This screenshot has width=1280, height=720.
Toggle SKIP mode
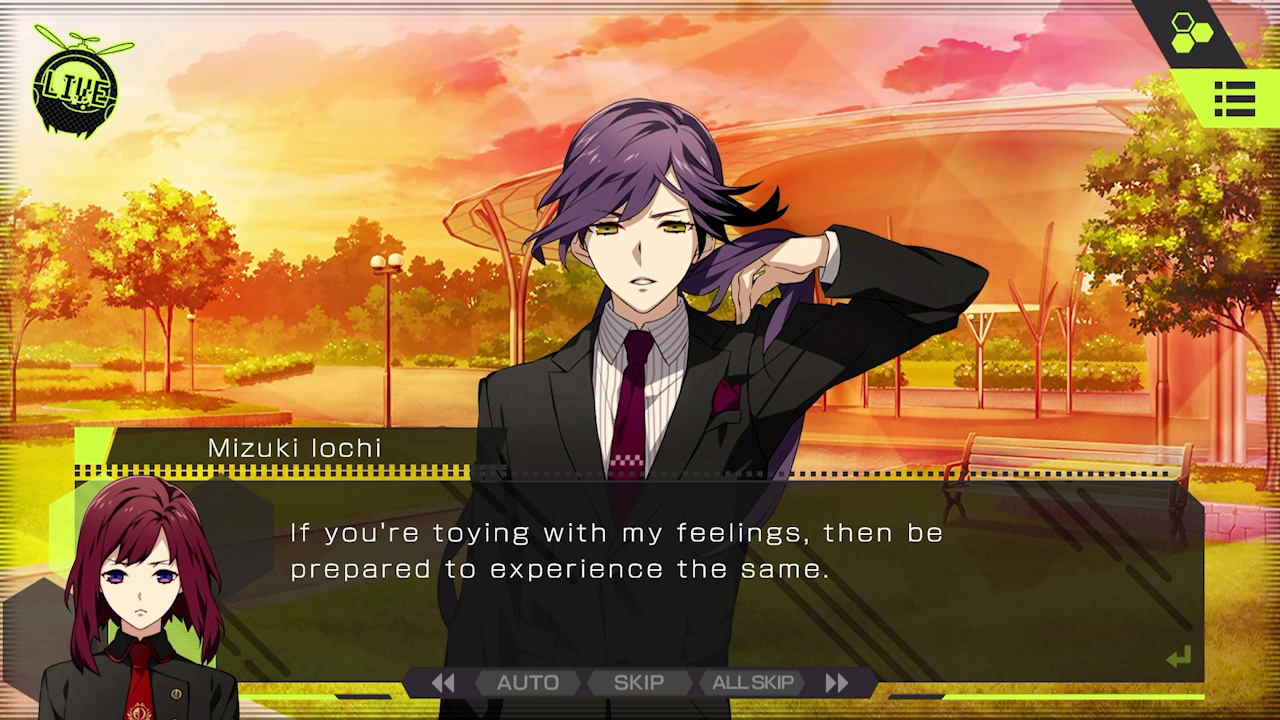[x=639, y=682]
